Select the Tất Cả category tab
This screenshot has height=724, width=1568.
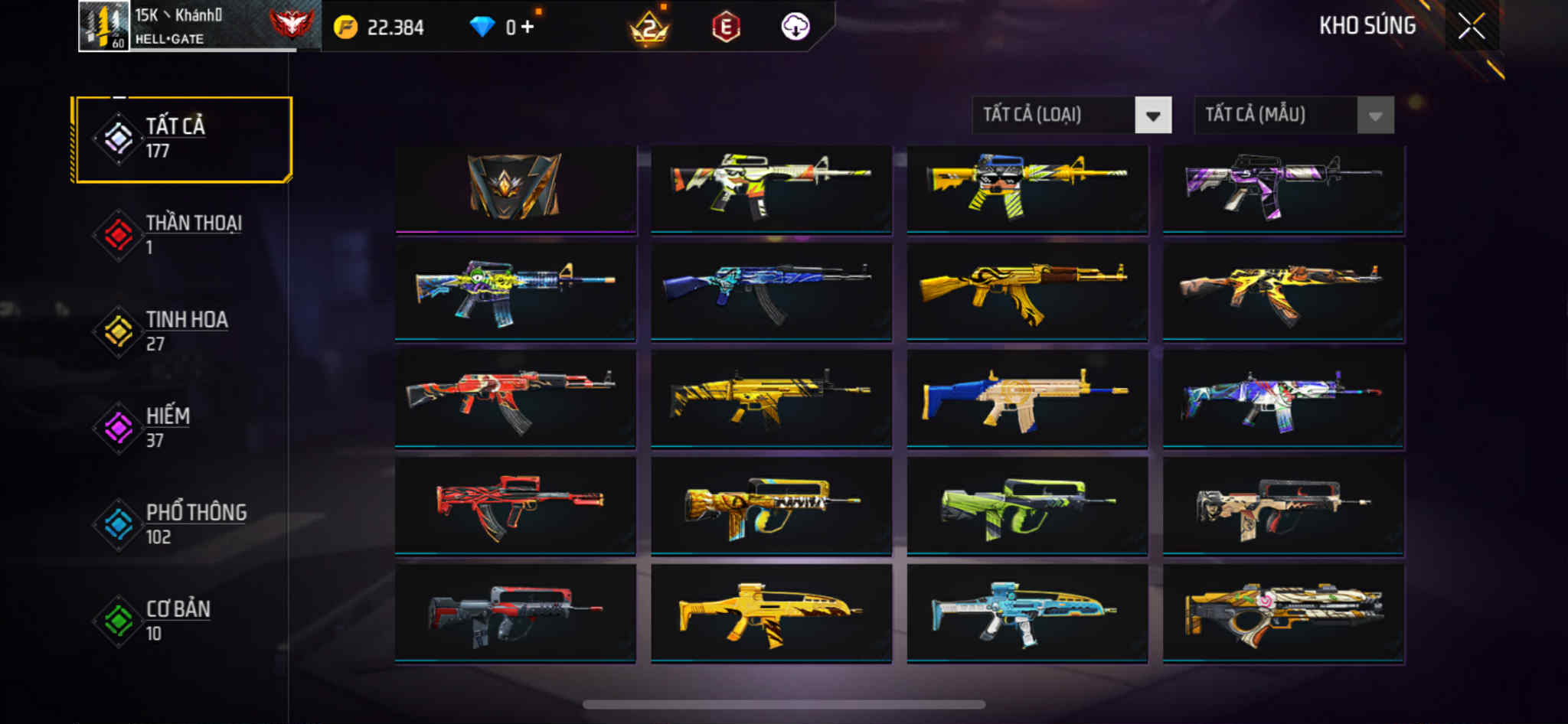pos(182,139)
